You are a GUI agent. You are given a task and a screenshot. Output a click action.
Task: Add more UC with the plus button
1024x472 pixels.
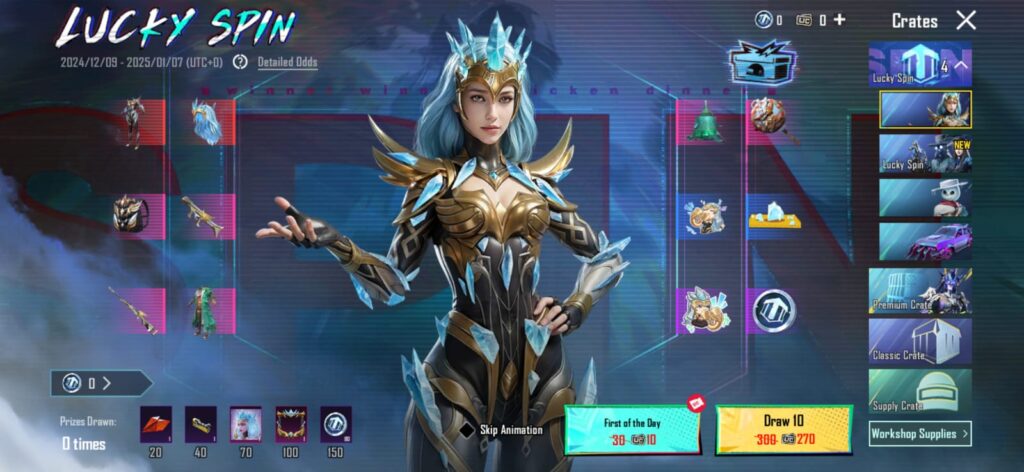(839, 20)
